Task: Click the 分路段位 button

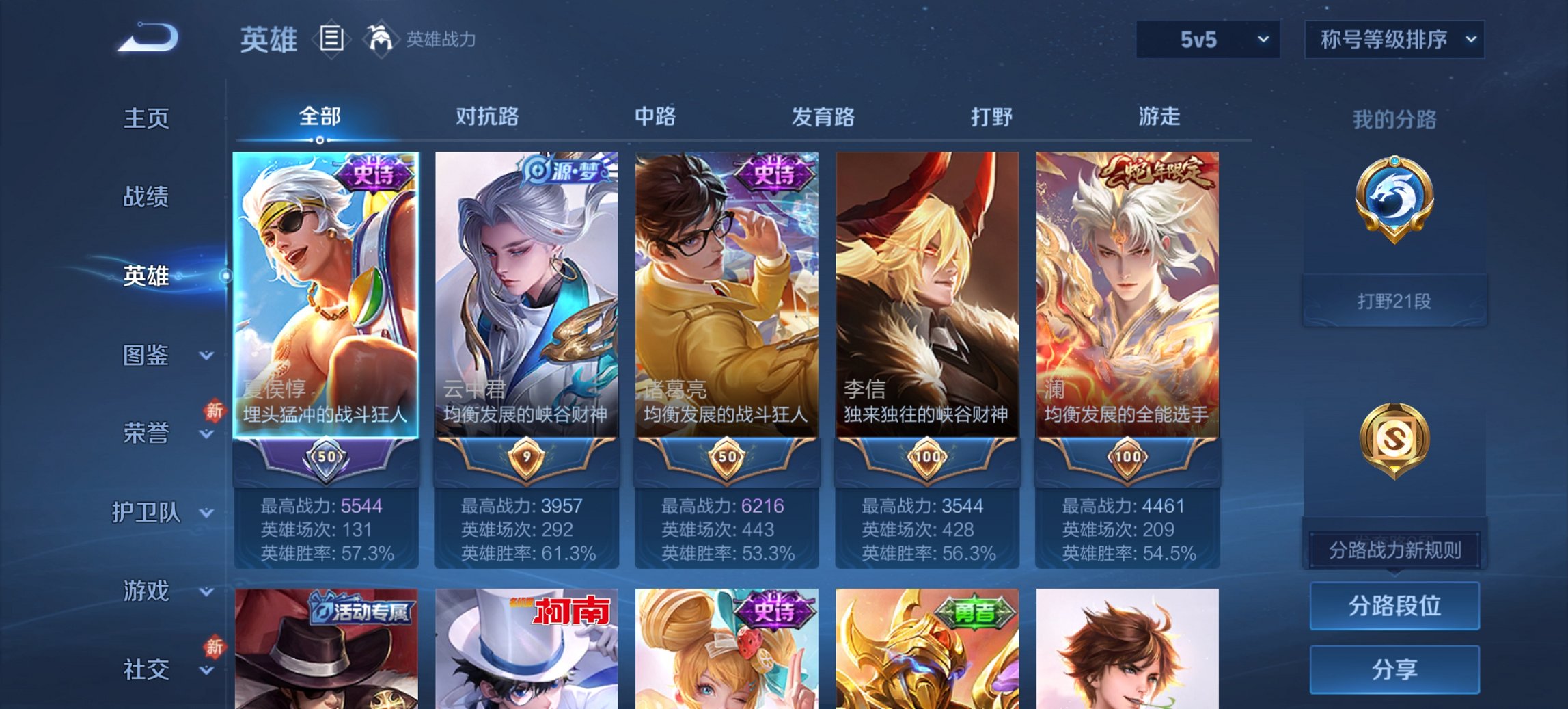Action: 1394,606
